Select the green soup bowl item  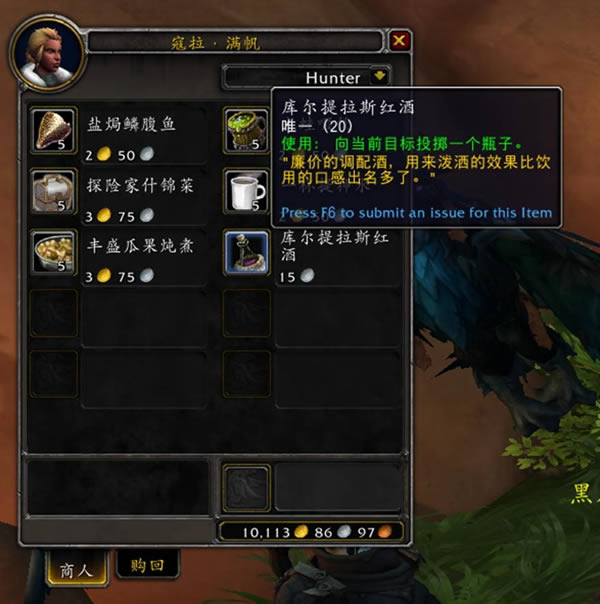point(246,130)
